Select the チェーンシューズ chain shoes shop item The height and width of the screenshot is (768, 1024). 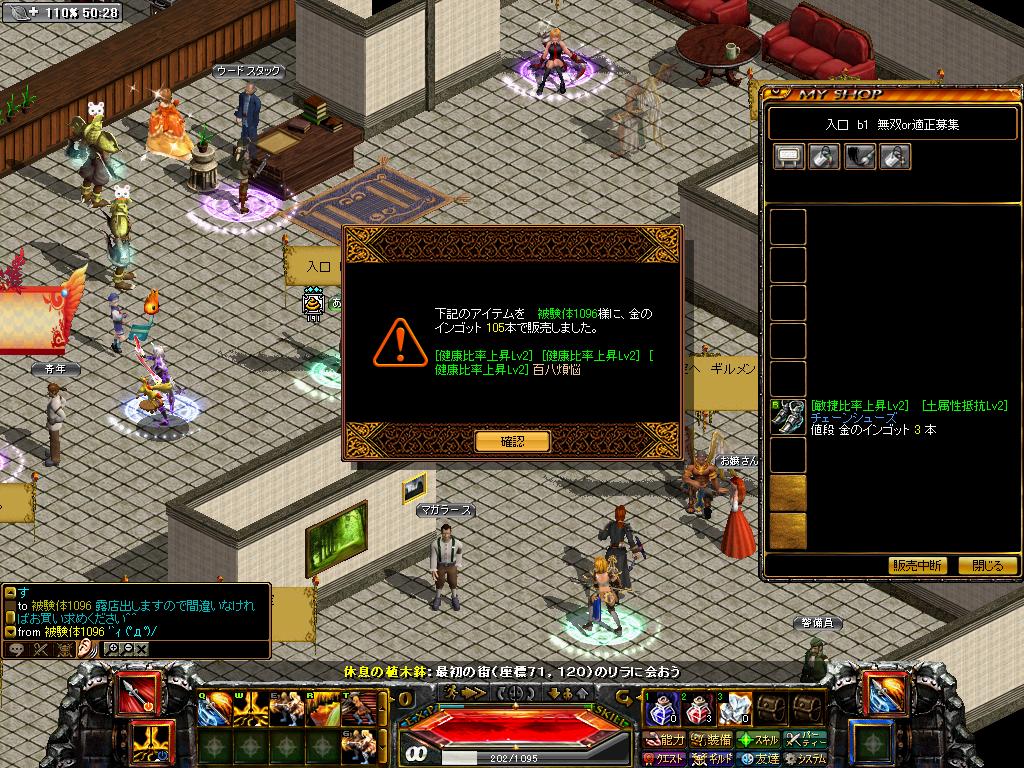coord(789,417)
